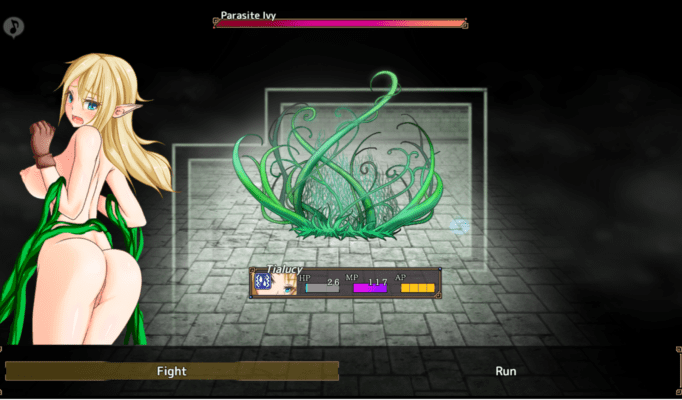Select Tialucy's party status panel

tap(346, 282)
